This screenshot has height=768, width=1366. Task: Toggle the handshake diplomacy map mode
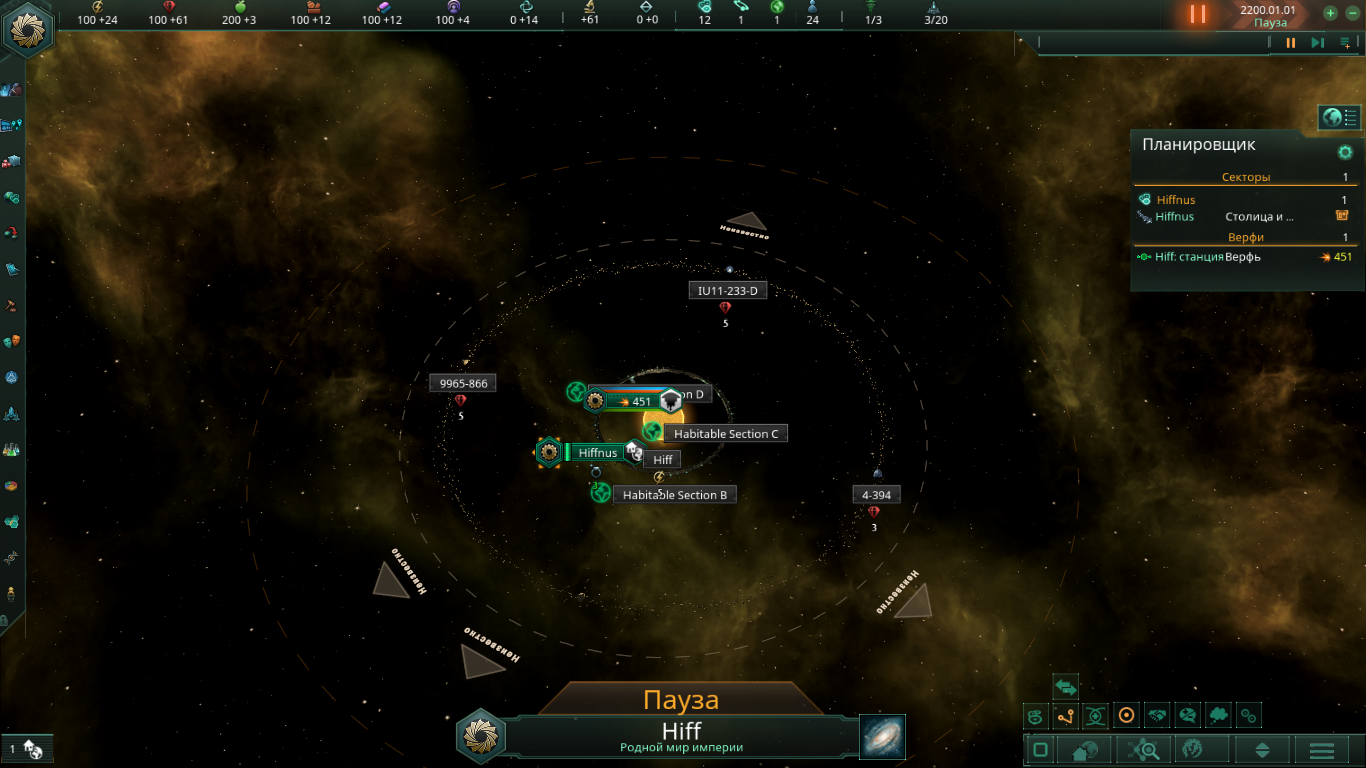[x=1157, y=715]
